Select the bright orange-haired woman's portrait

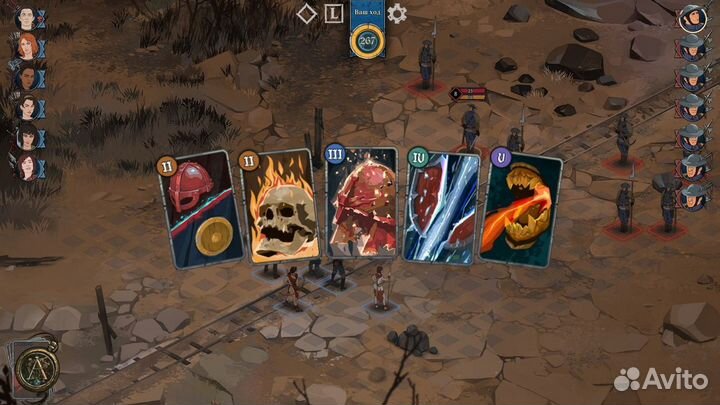[27, 45]
